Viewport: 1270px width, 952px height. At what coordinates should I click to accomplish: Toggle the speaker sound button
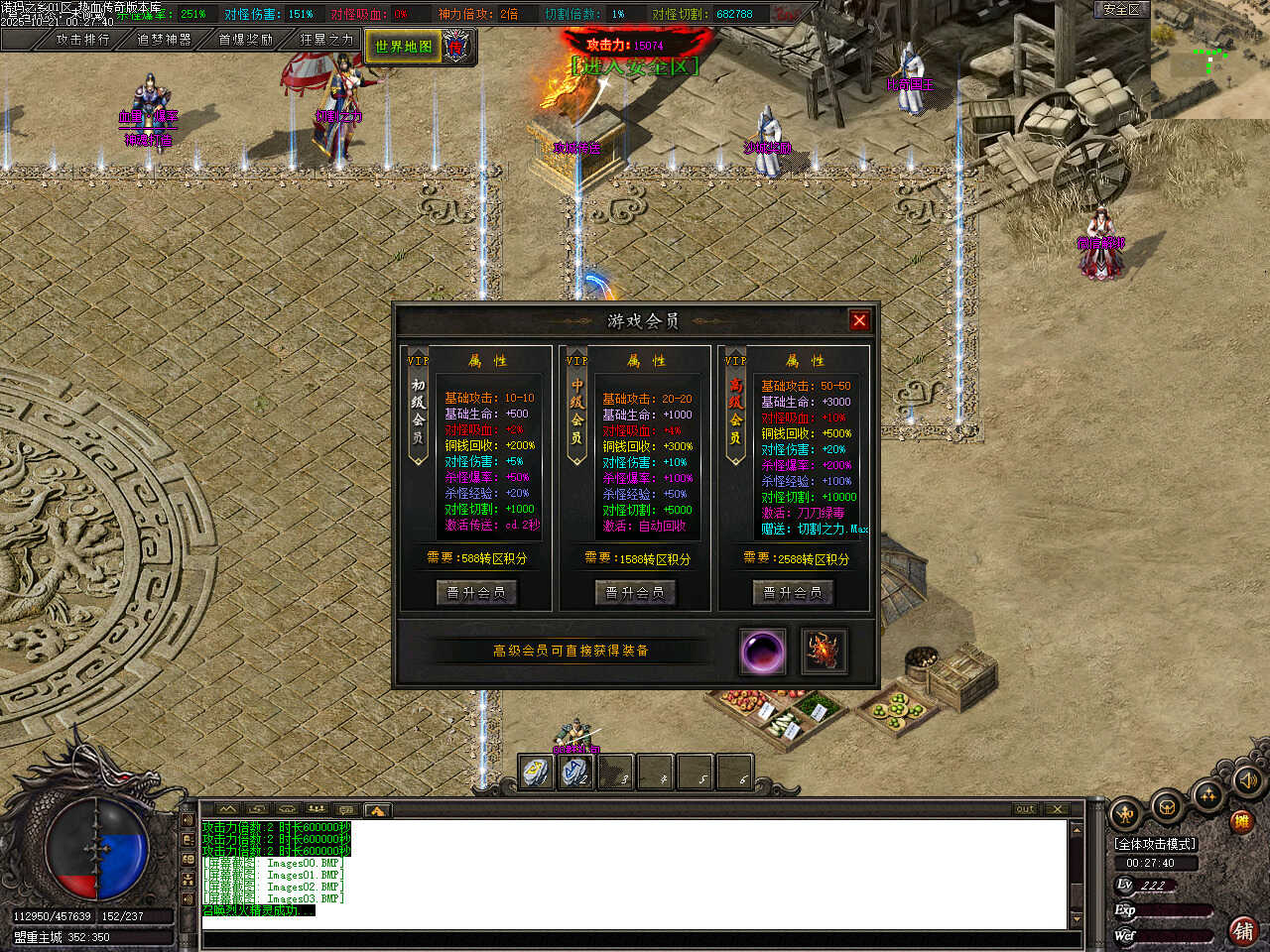click(1247, 781)
